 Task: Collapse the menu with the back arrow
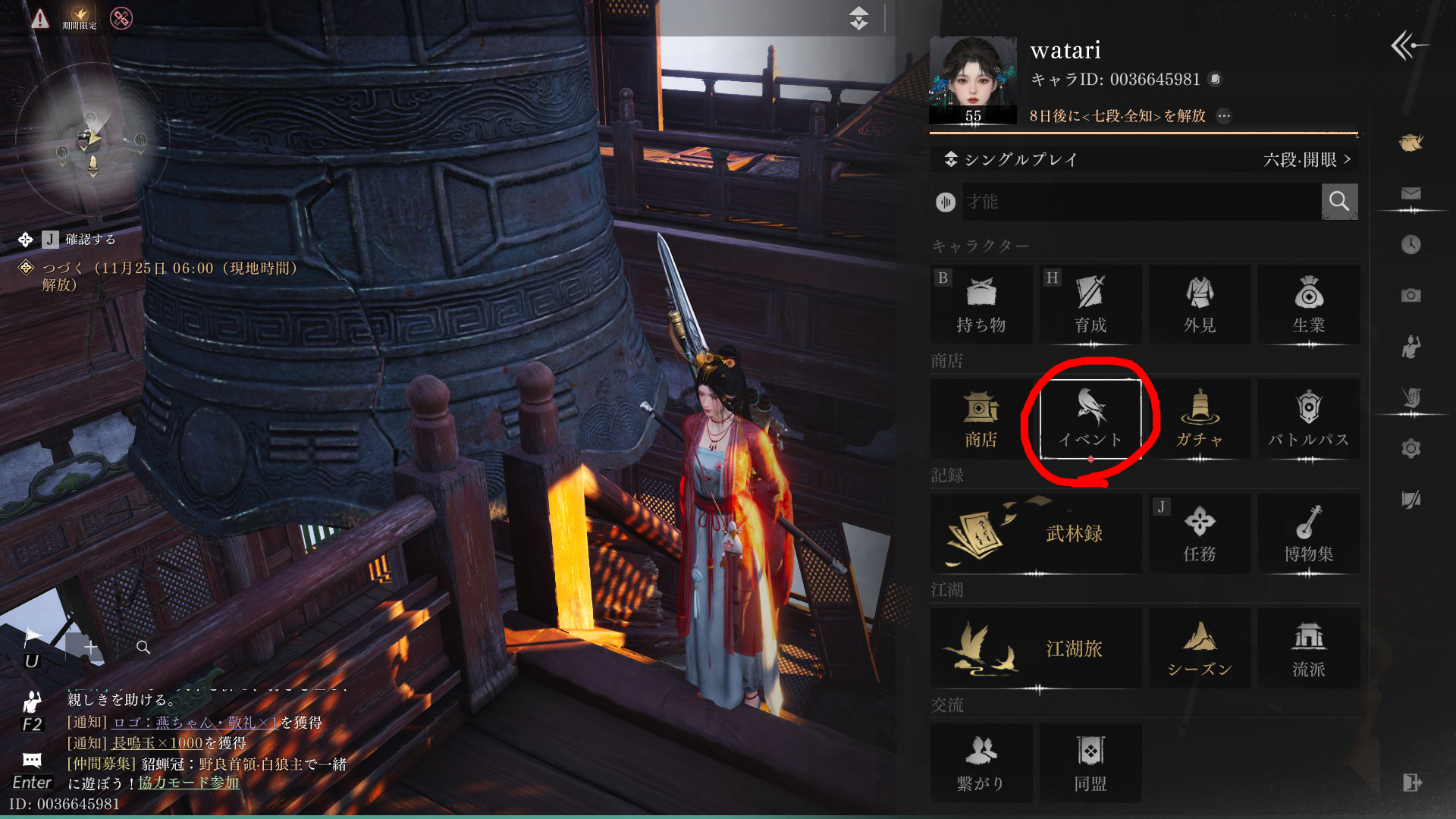coord(1407,45)
